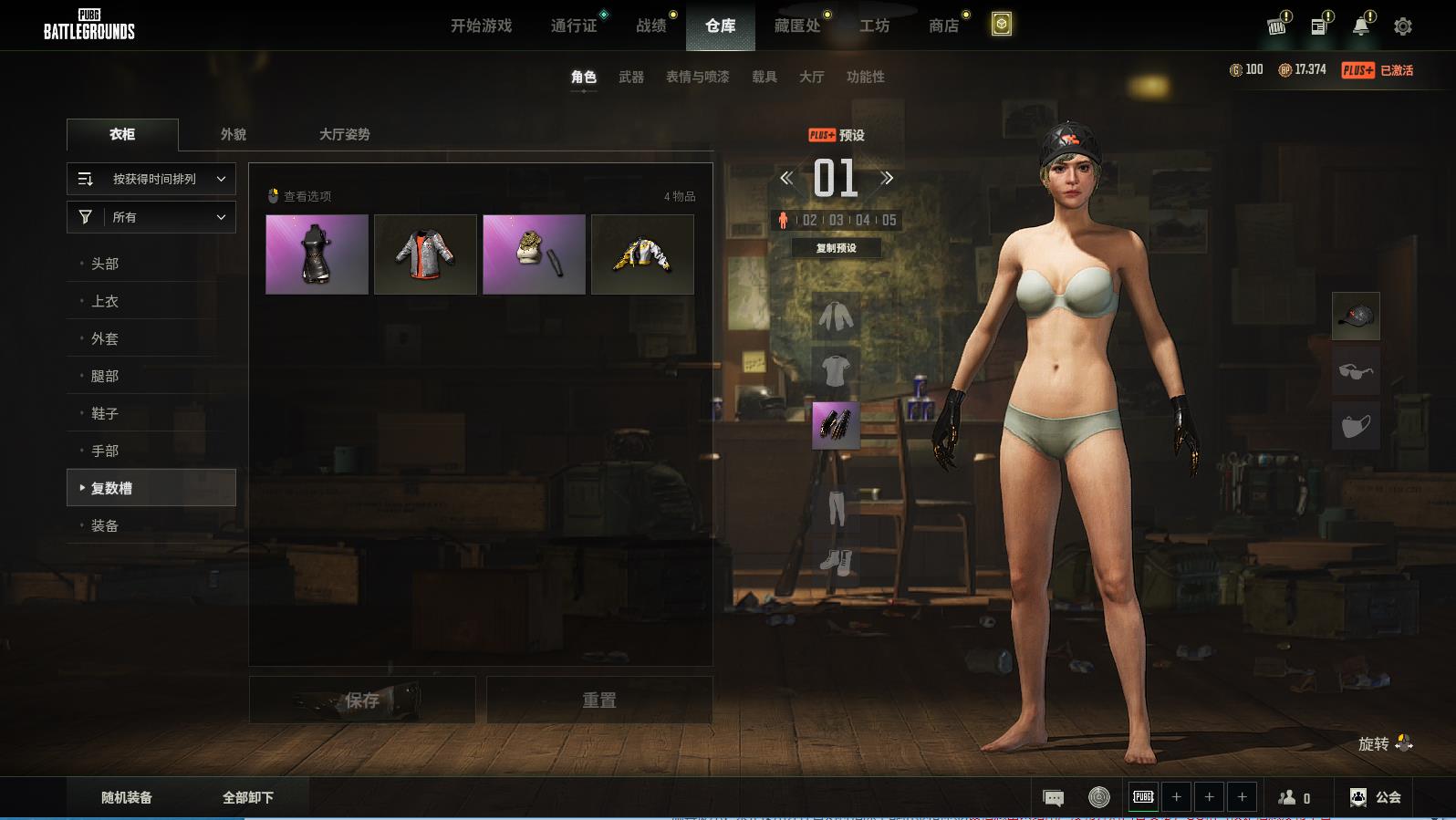This screenshot has width=1456, height=820.
Task: Go to the next preset arrow
Action: tap(887, 178)
